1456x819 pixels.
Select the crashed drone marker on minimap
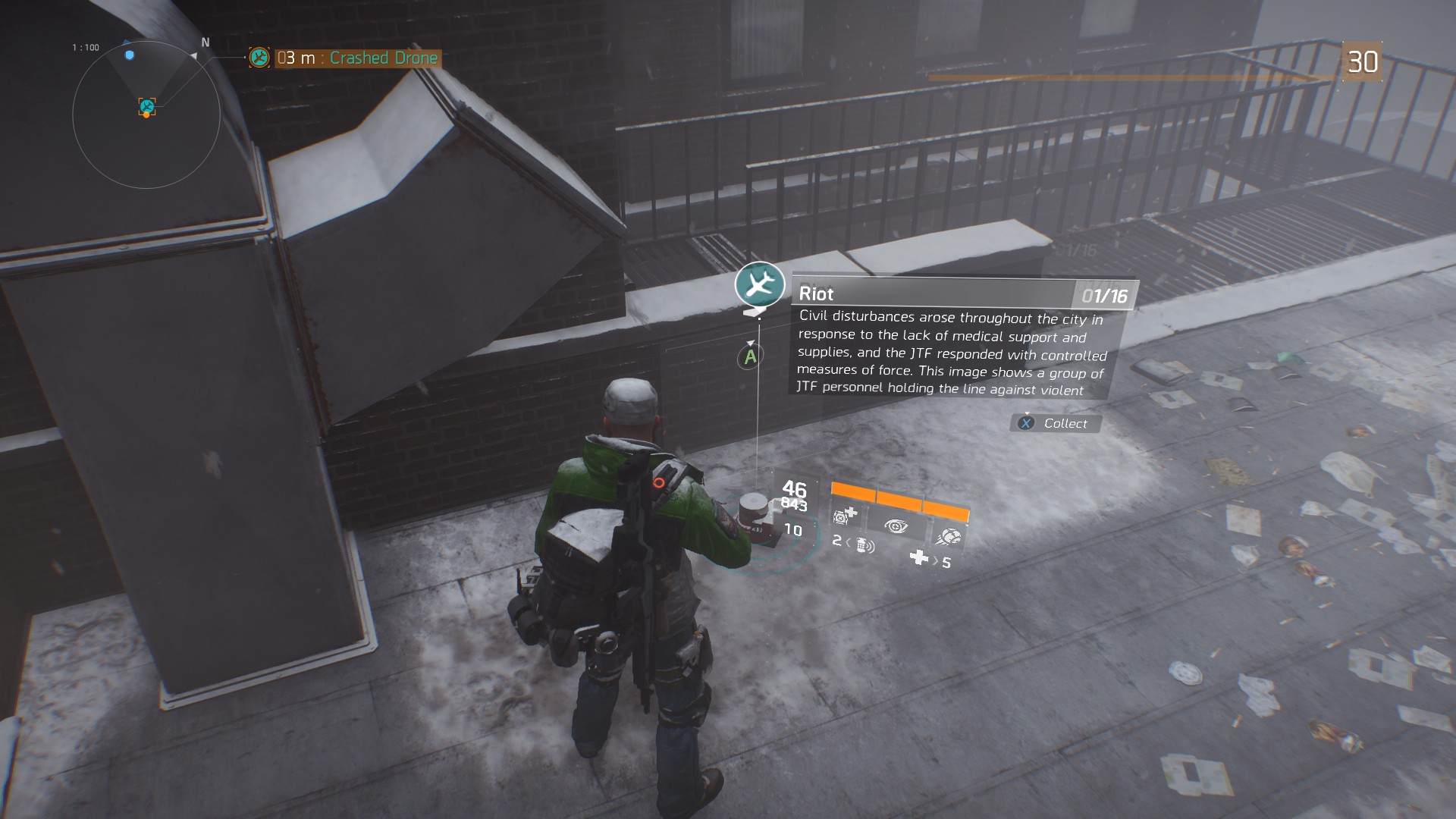pos(147,107)
